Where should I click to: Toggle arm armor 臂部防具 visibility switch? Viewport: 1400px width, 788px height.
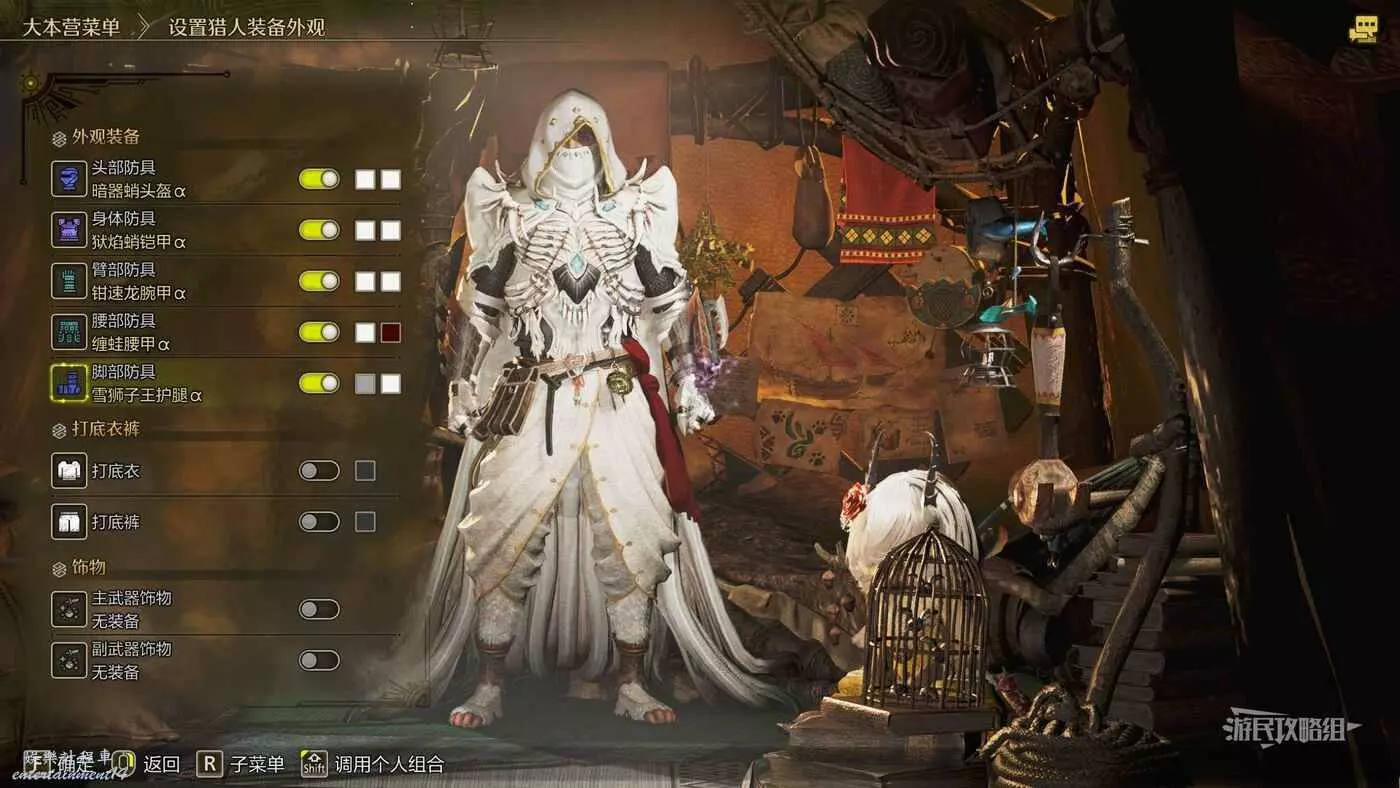319,281
